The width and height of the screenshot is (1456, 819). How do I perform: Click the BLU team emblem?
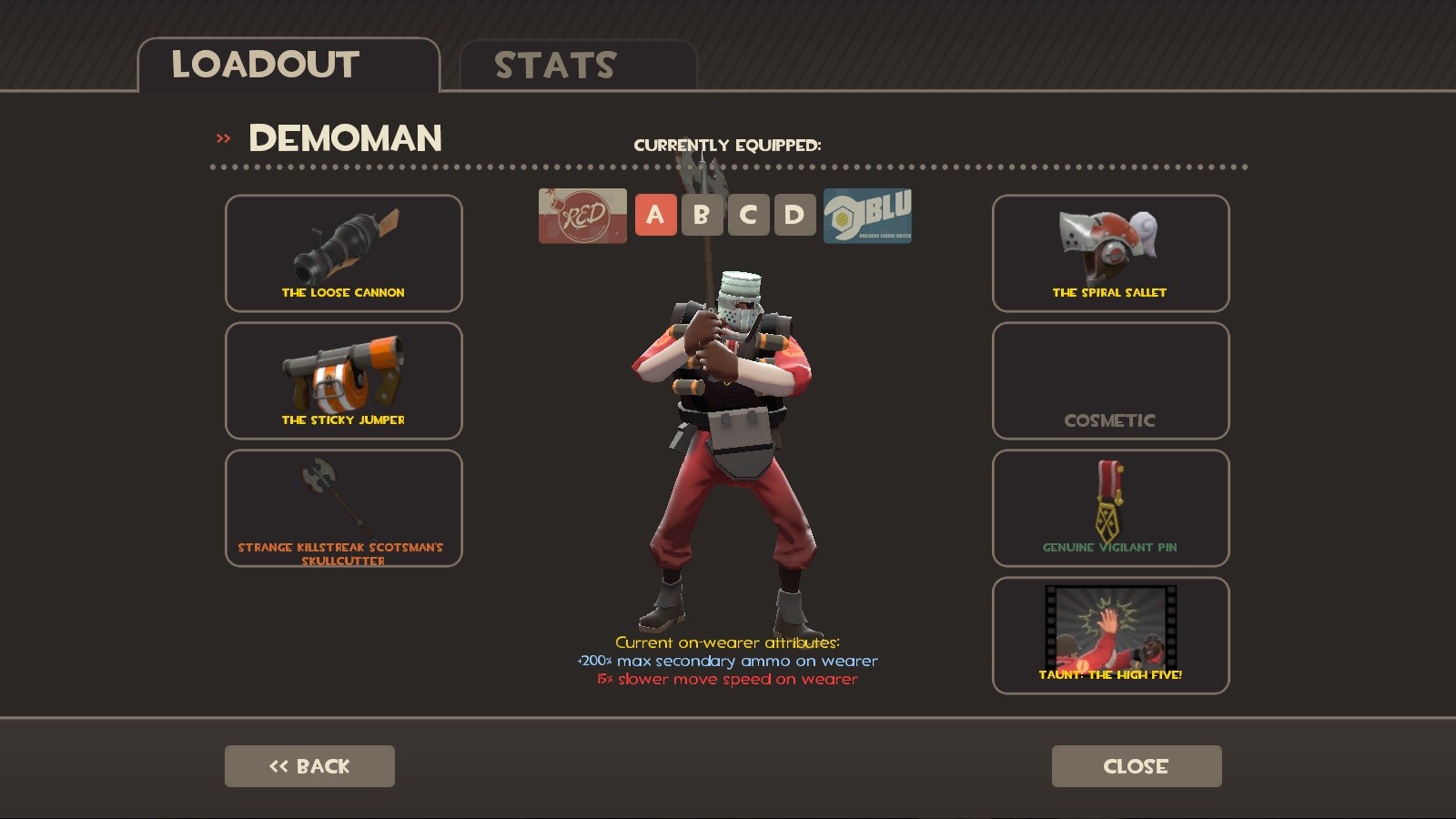point(866,215)
